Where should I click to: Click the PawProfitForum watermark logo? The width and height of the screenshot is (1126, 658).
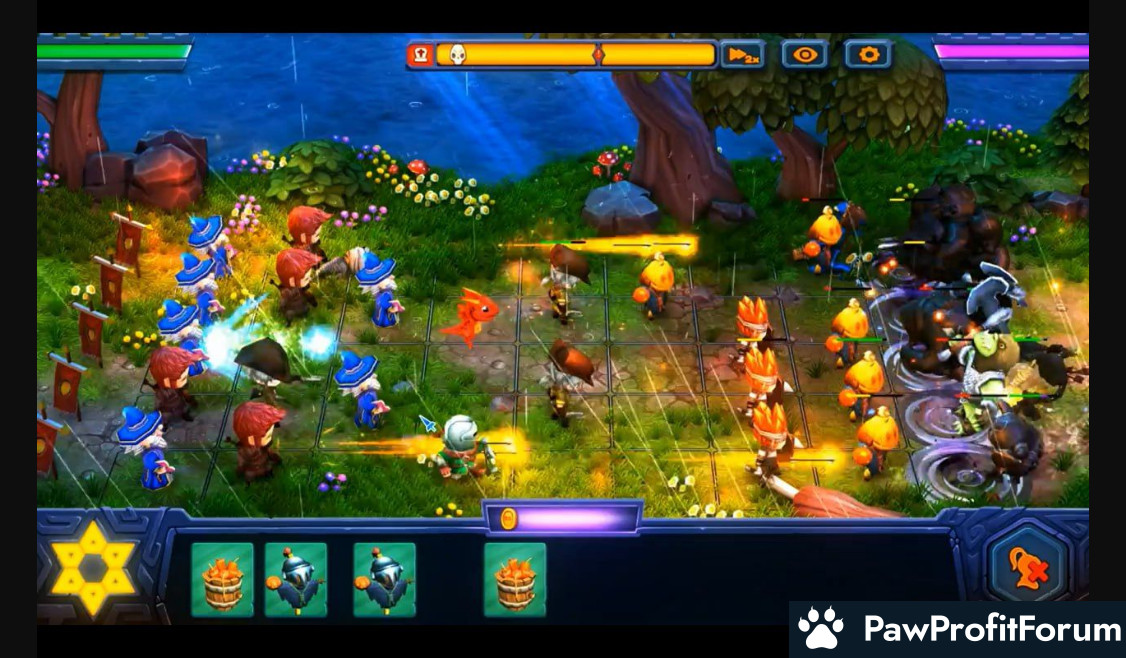coord(957,629)
